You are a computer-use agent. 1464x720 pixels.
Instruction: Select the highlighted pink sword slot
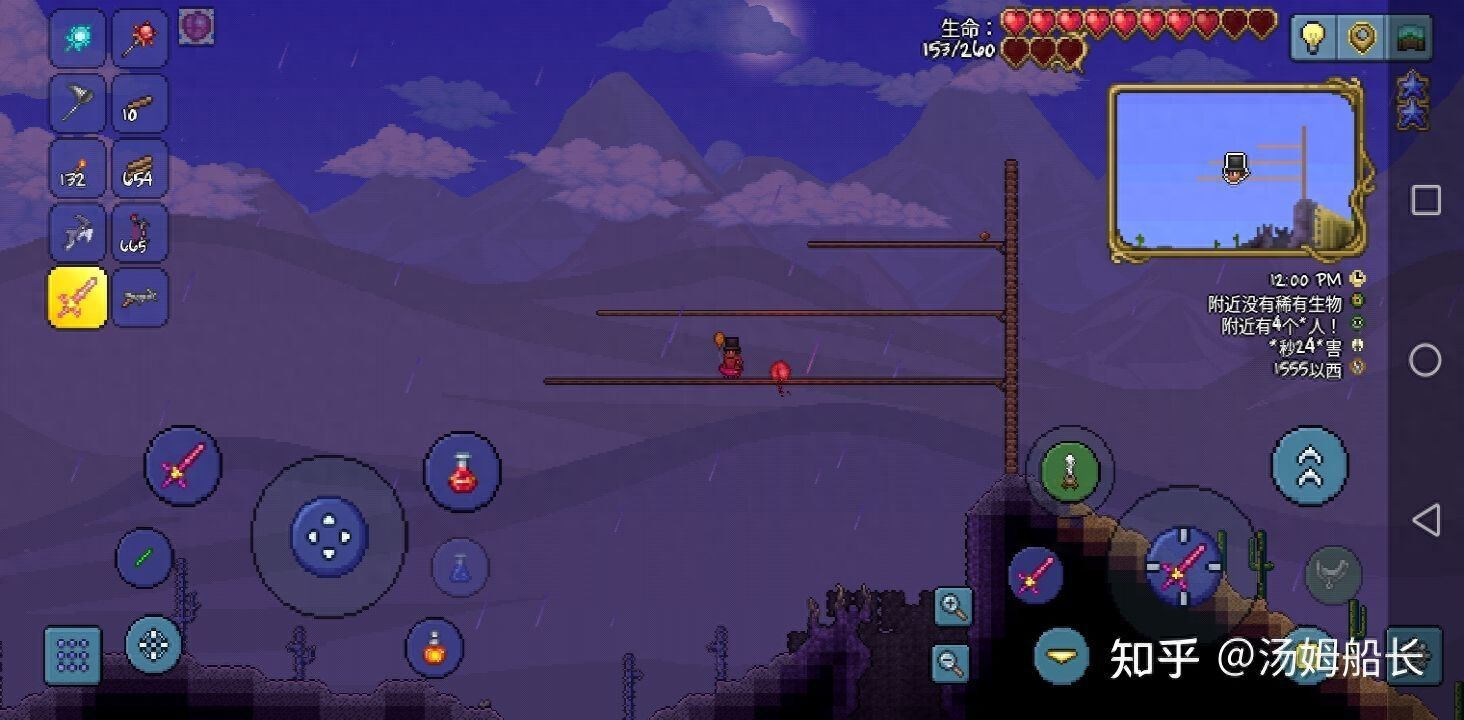(78, 297)
